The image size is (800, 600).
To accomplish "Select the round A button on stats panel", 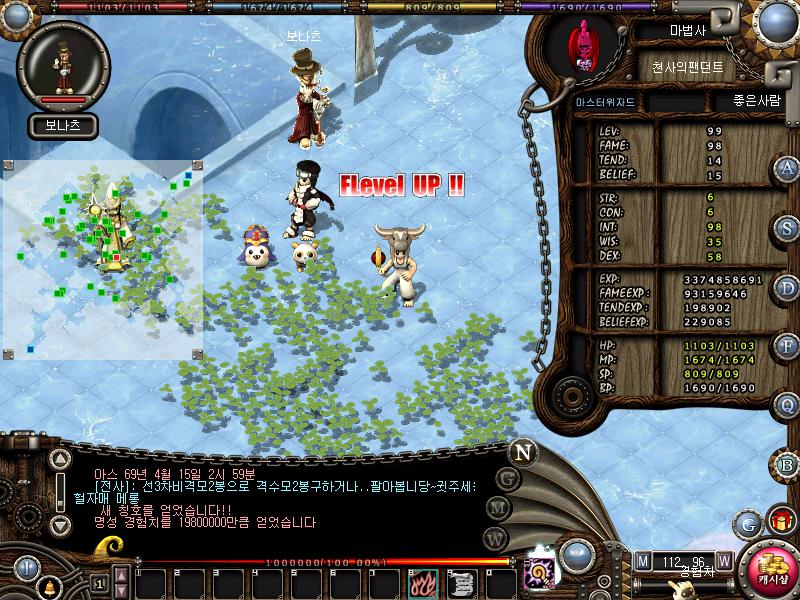I will pyautogui.click(x=788, y=168).
